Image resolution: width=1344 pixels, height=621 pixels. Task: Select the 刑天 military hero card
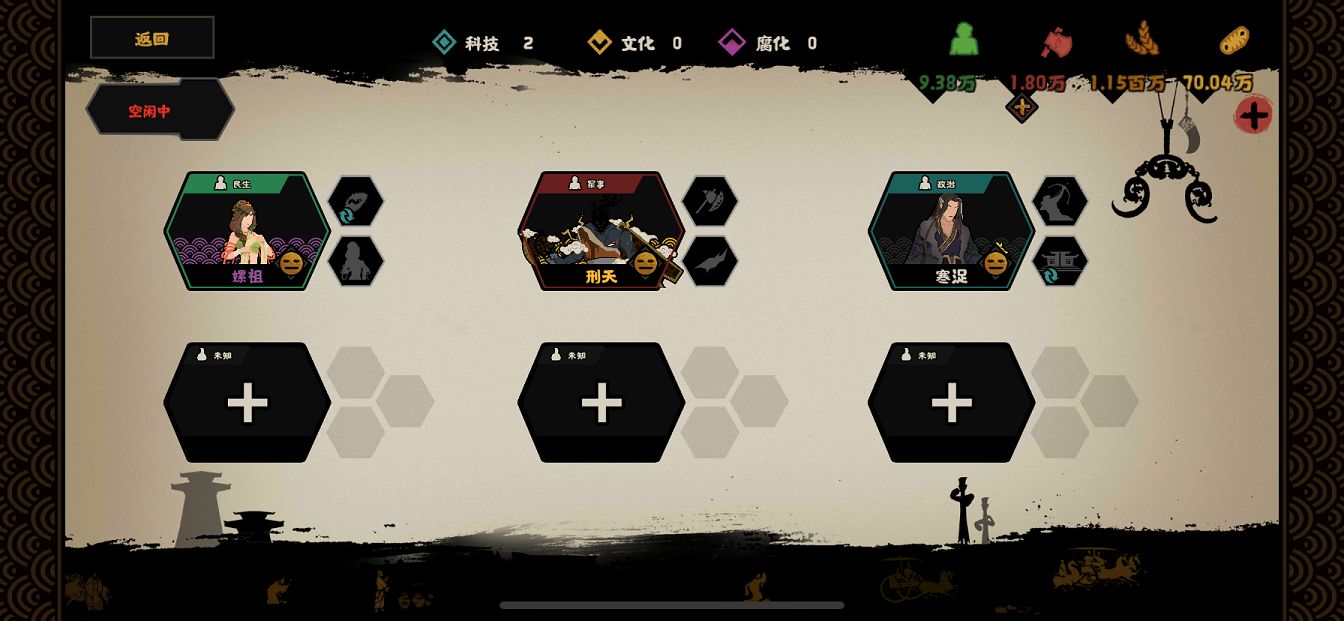pos(601,232)
